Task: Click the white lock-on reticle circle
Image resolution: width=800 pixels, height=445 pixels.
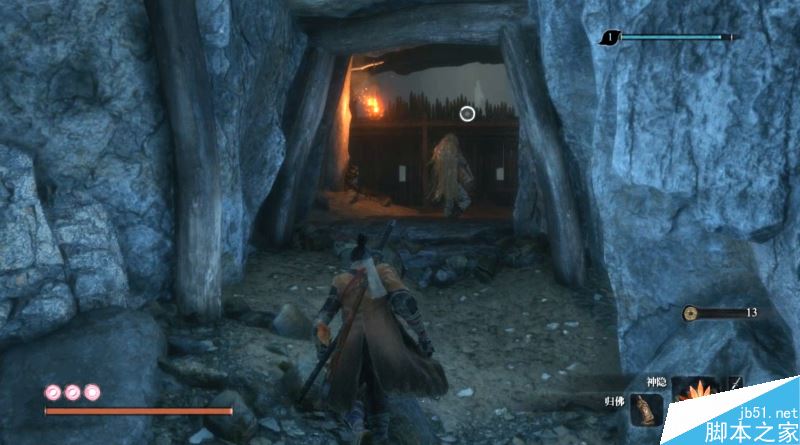Action: (467, 114)
